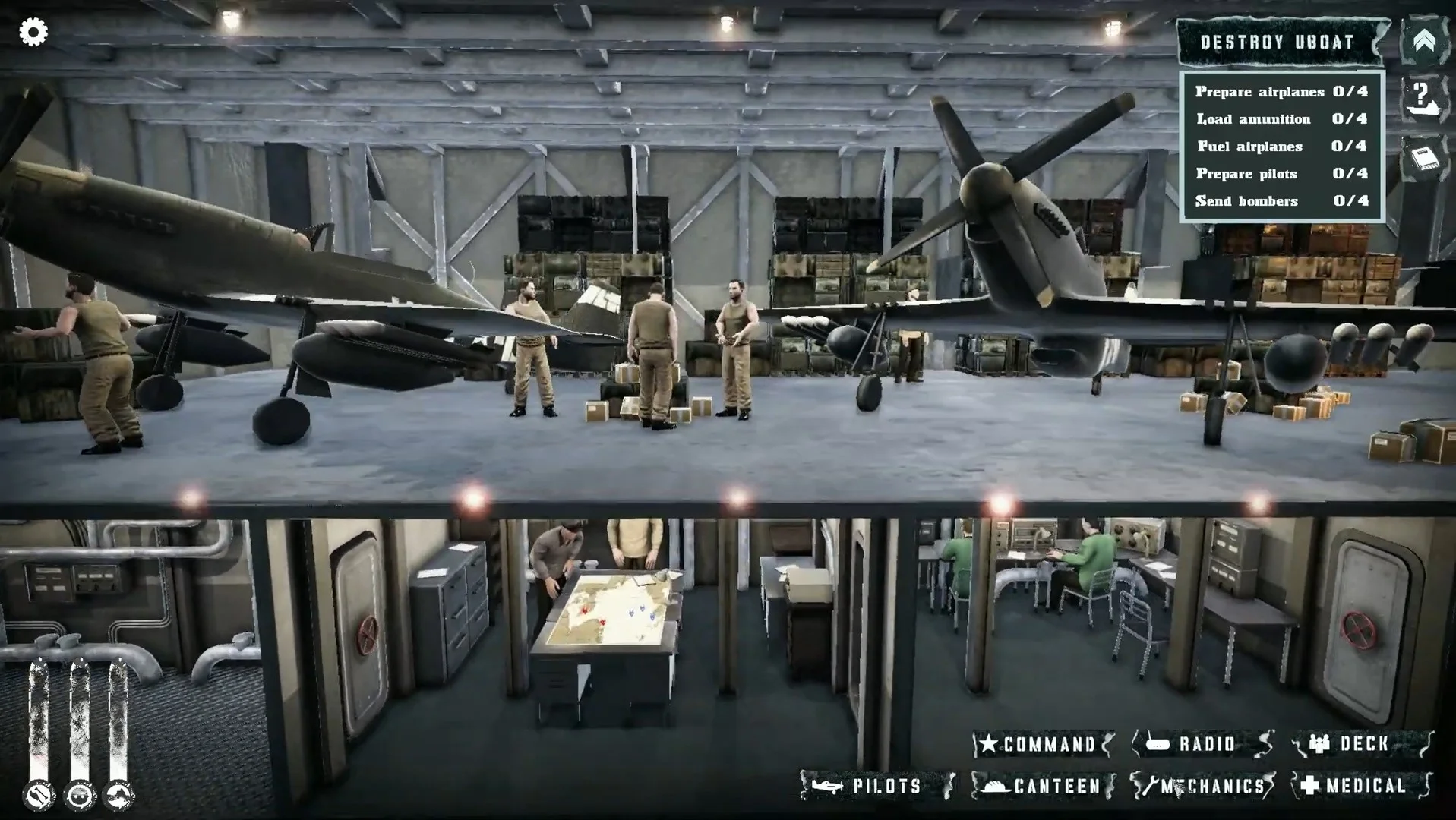Click the DESTROY UBOAT mission banner

[1276, 42]
